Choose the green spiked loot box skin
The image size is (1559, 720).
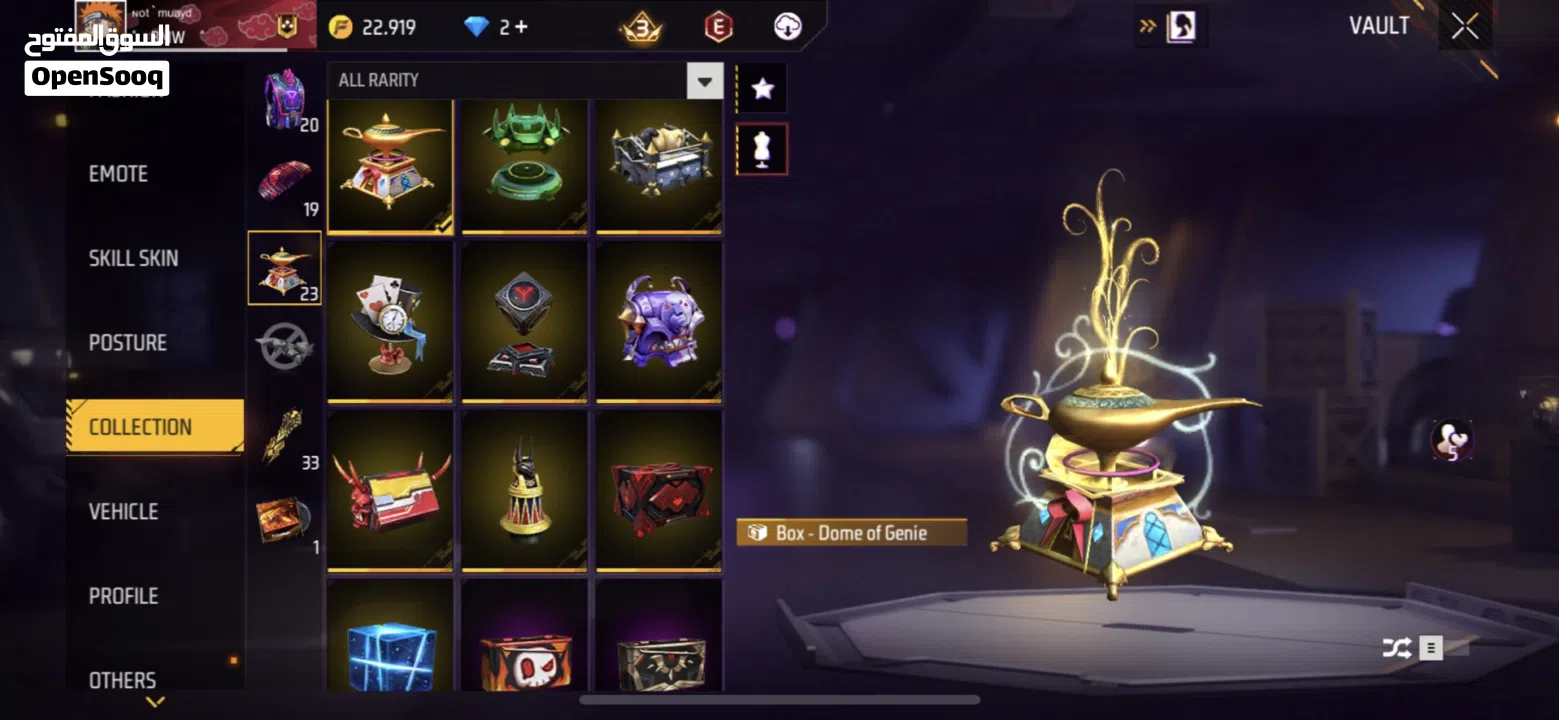524,167
